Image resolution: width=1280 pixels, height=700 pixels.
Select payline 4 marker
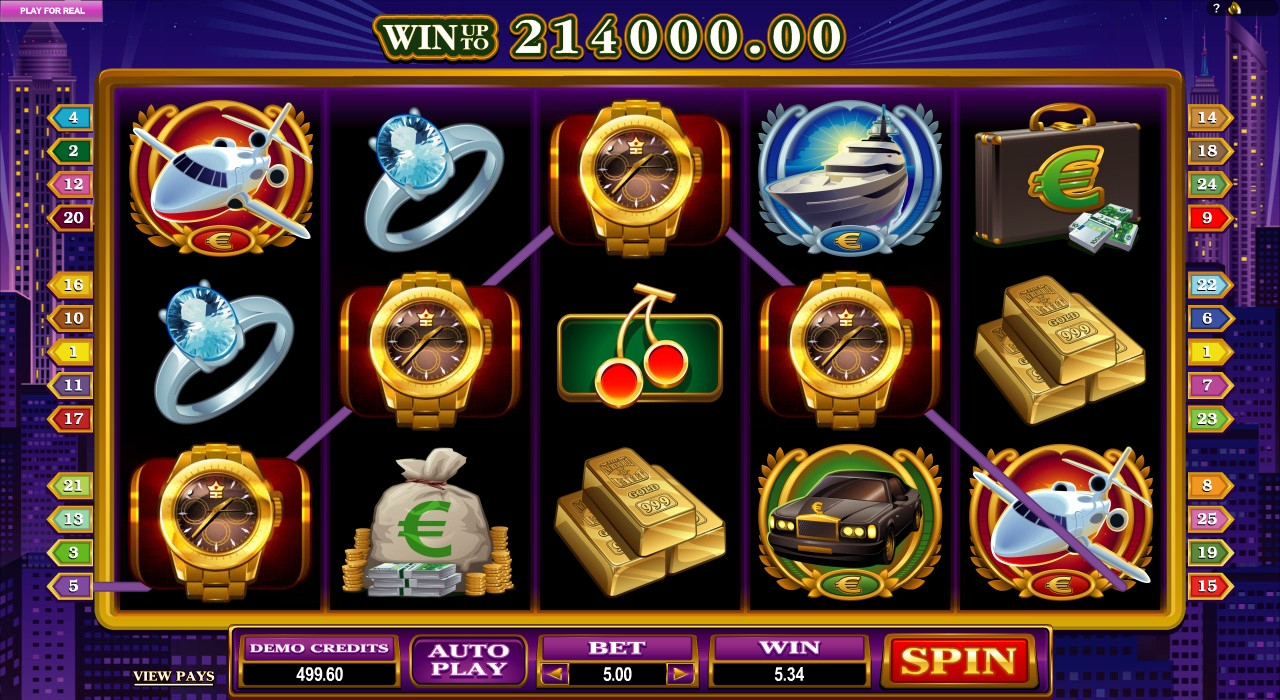(x=71, y=118)
